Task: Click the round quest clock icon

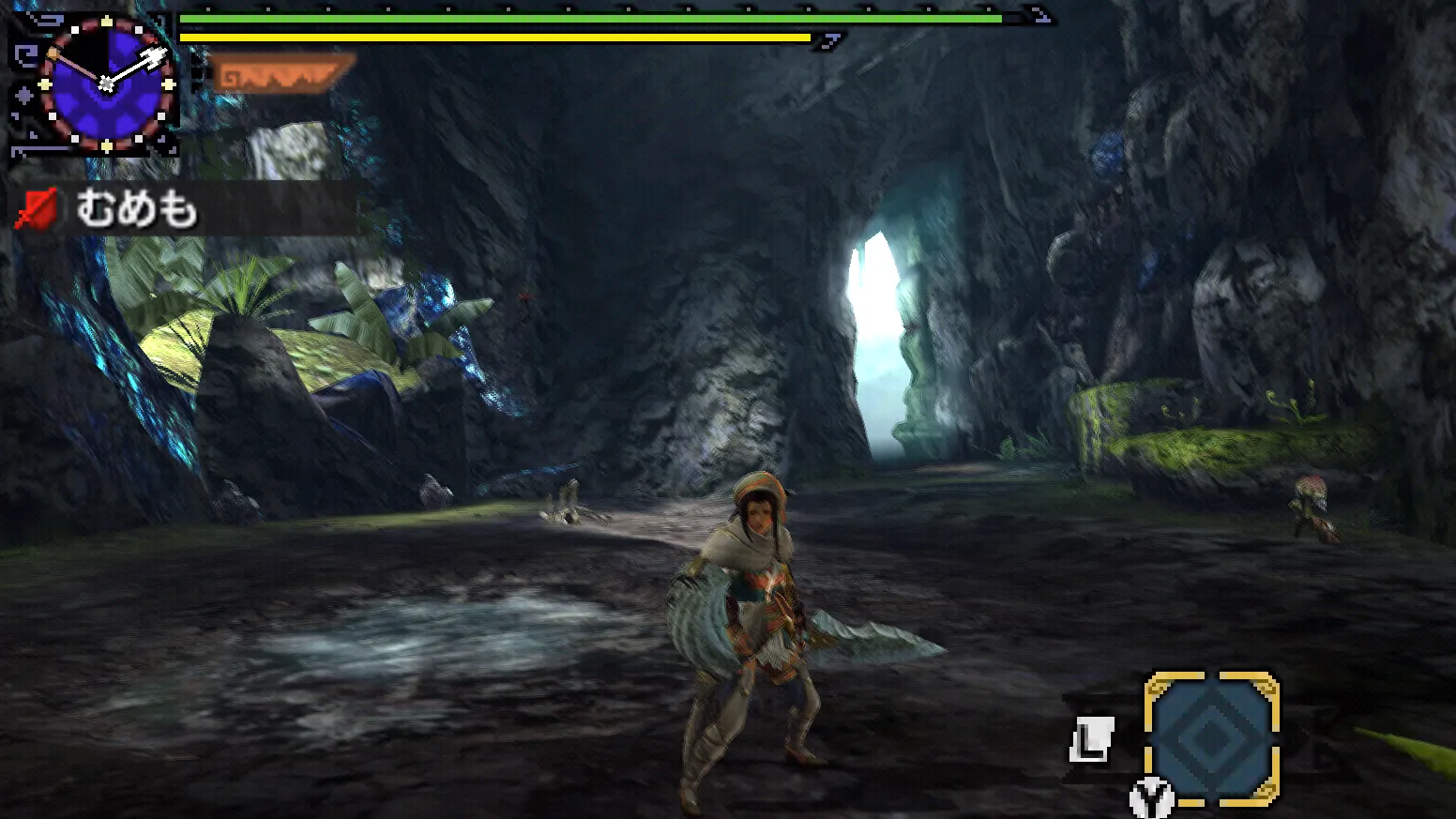Action: [x=107, y=83]
